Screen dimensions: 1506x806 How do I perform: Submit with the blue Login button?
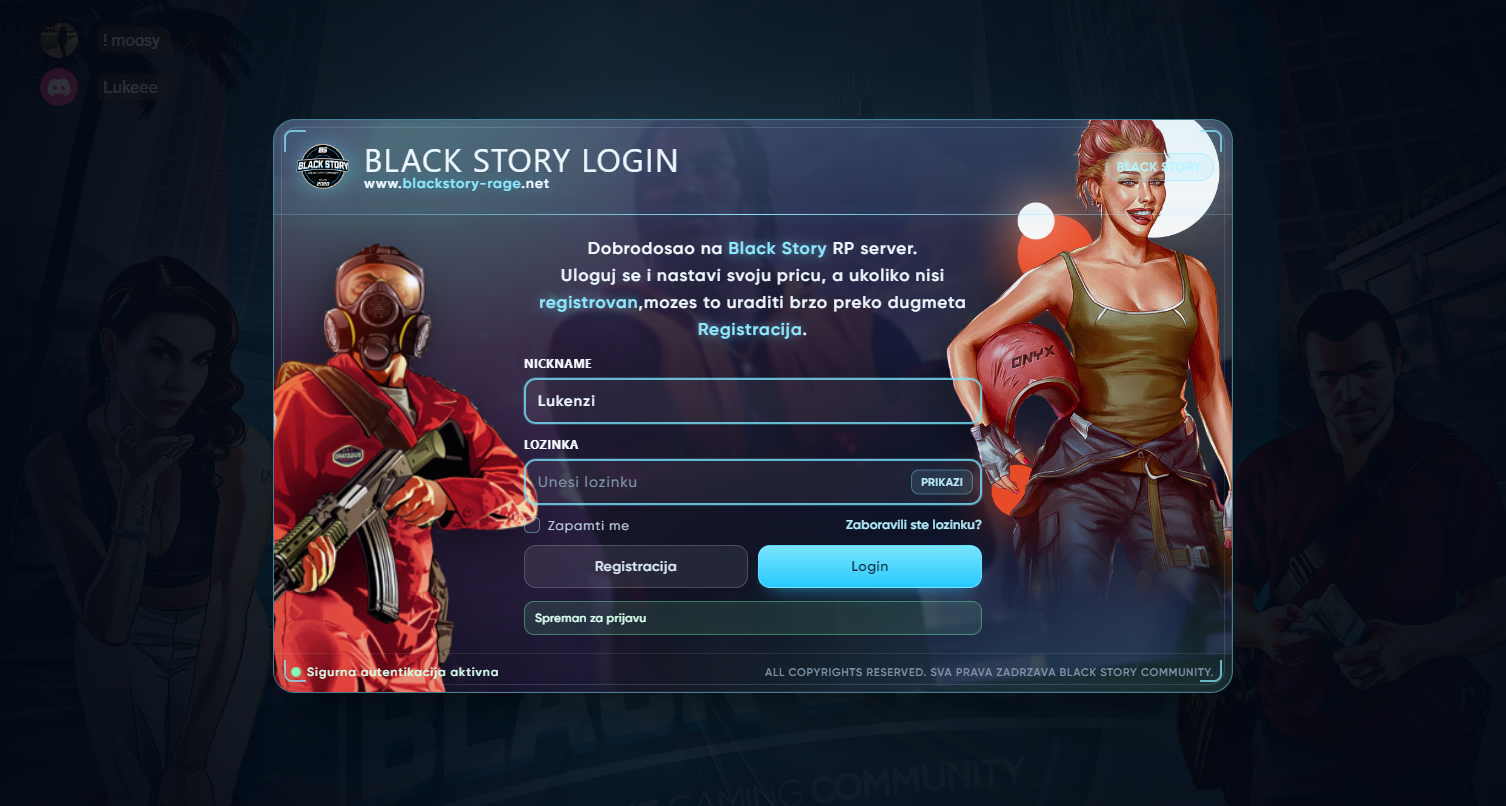(869, 566)
